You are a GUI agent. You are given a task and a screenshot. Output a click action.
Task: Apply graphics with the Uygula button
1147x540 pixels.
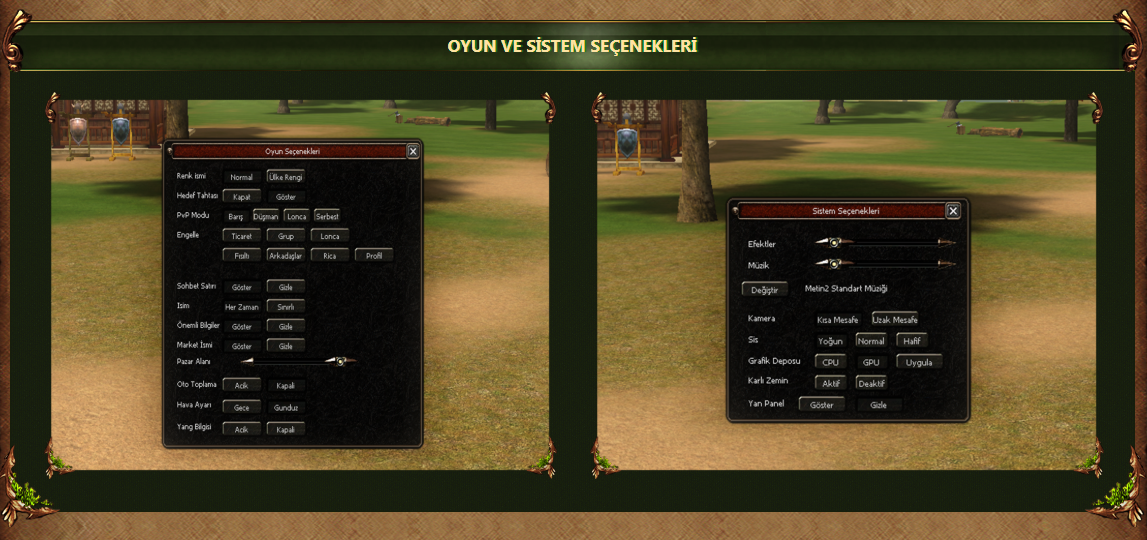coord(918,362)
